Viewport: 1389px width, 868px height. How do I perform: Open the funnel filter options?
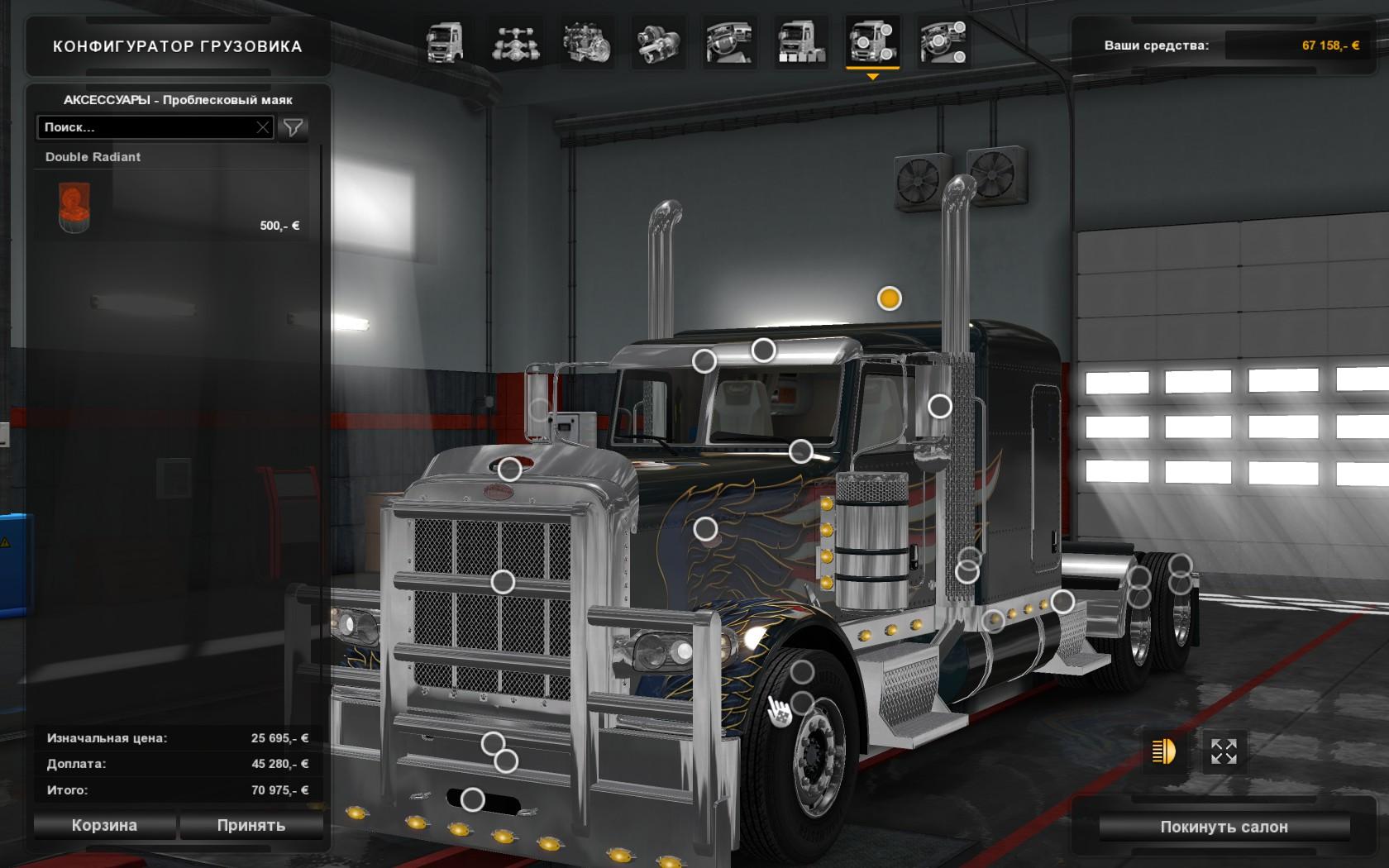293,127
